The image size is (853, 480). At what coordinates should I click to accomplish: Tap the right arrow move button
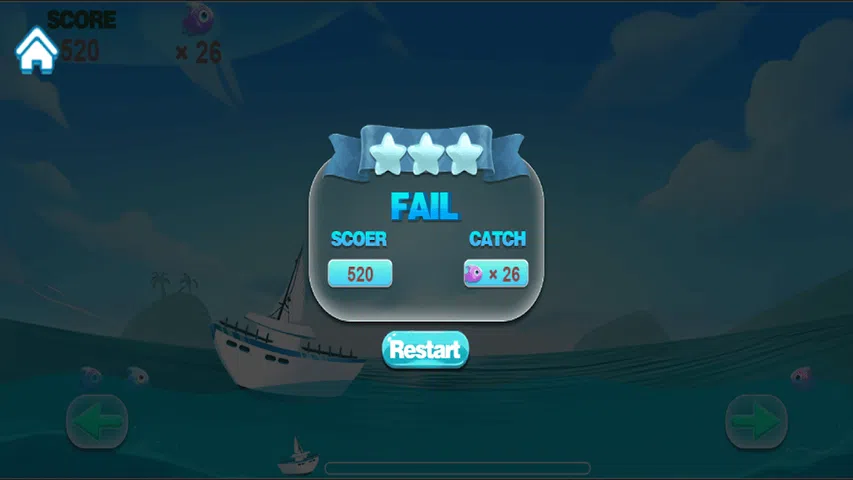coord(755,422)
